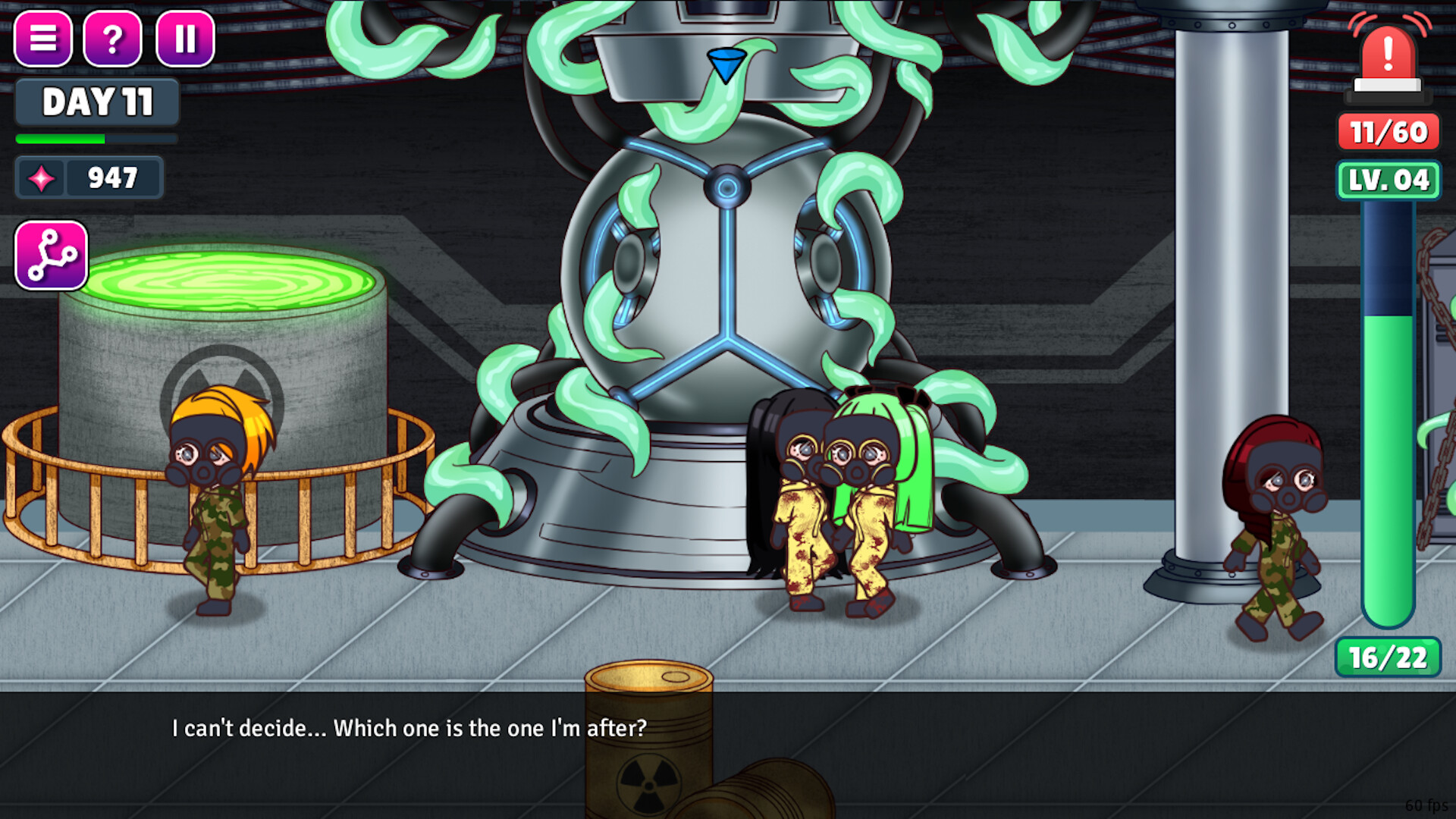Click the question mark help icon
The image size is (1456, 819).
[x=112, y=39]
